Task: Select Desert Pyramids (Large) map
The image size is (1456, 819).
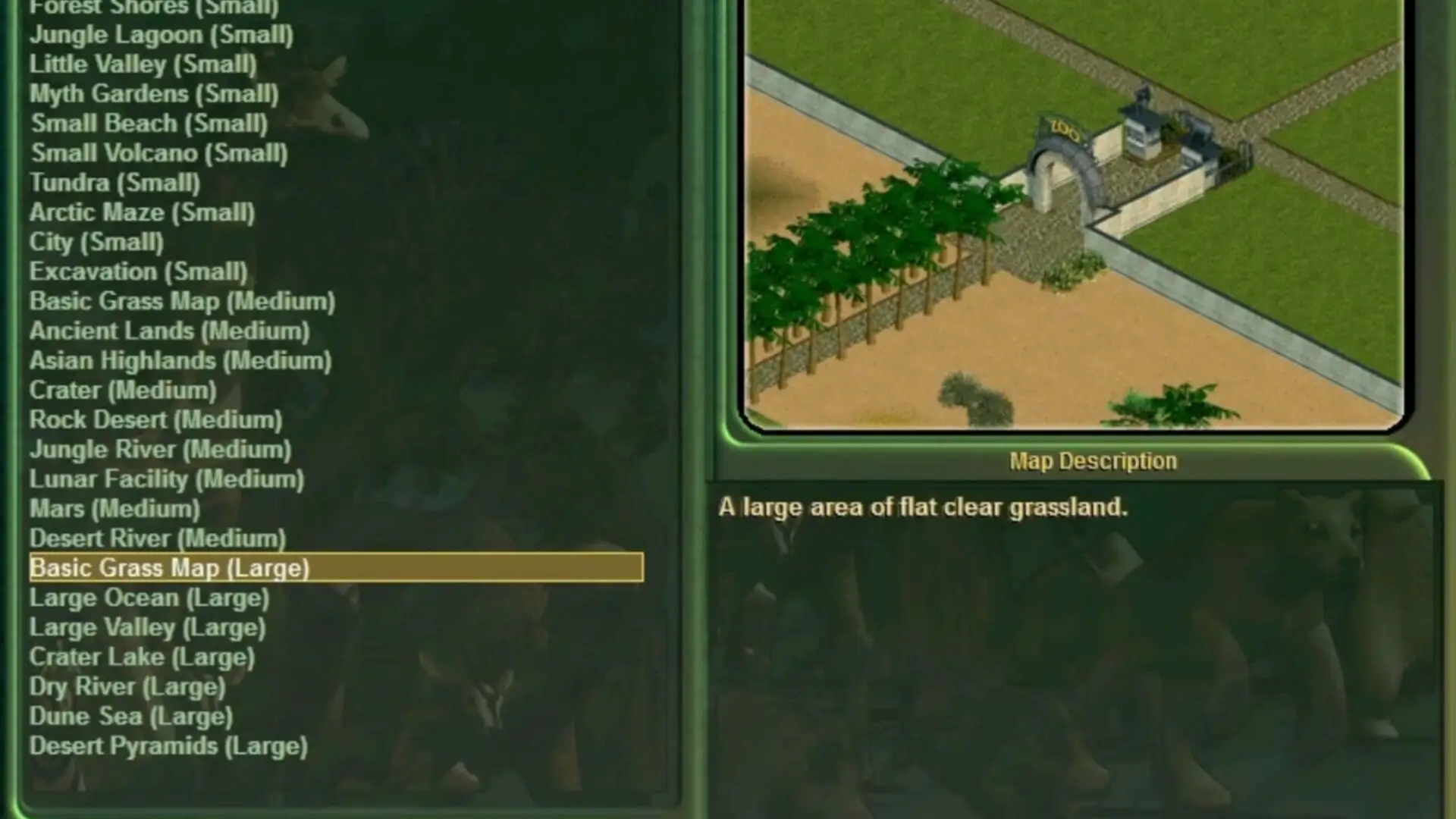Action: click(168, 746)
